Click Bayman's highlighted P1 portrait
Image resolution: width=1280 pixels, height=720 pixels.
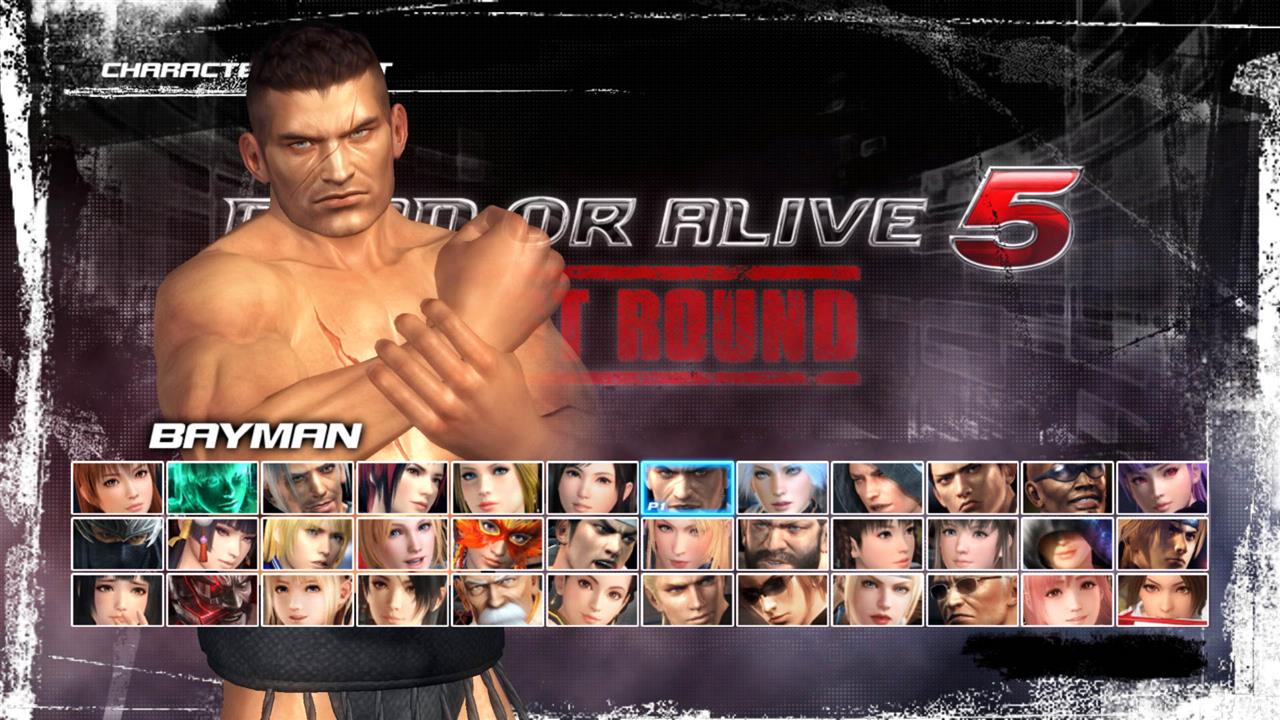pyautogui.click(x=685, y=490)
